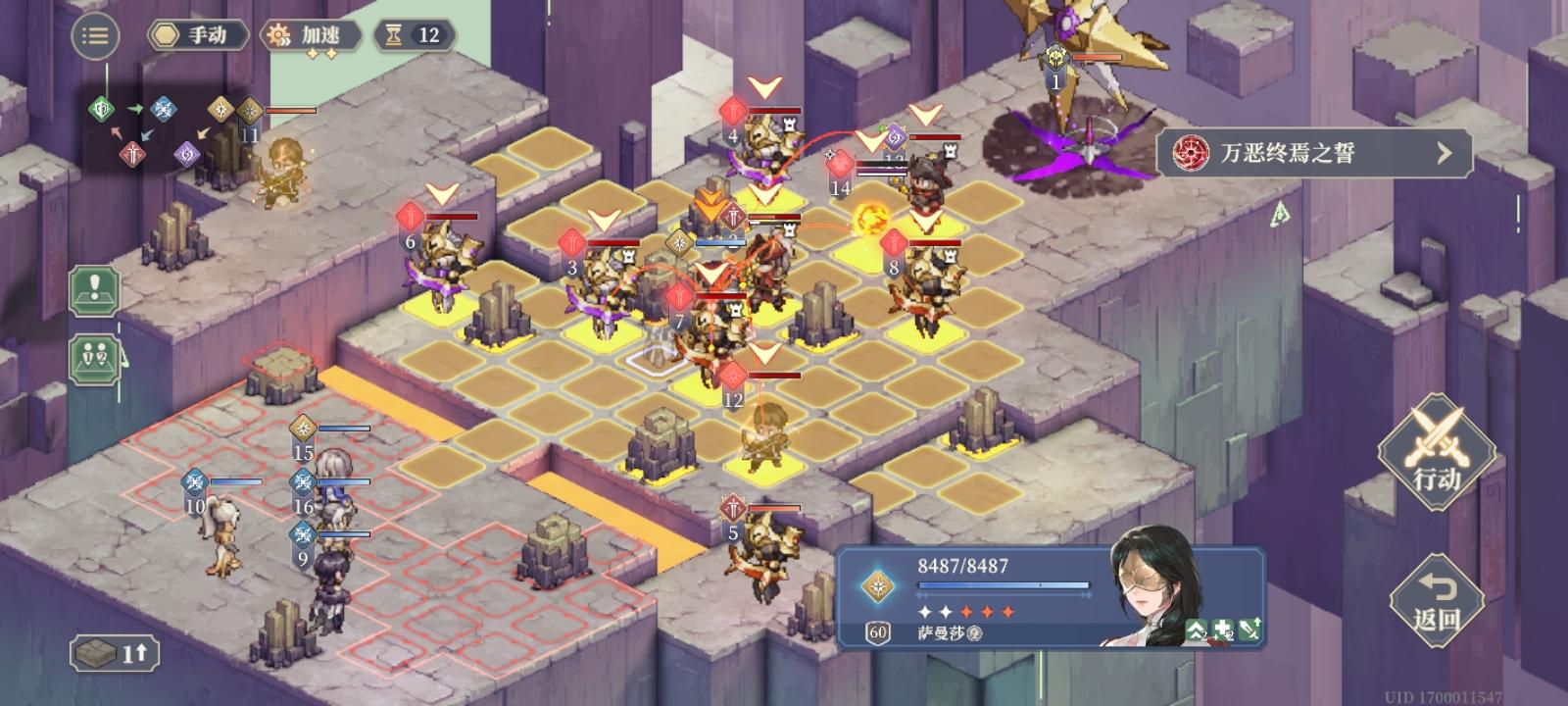Toggle 手动 manual battle mode

click(x=197, y=35)
